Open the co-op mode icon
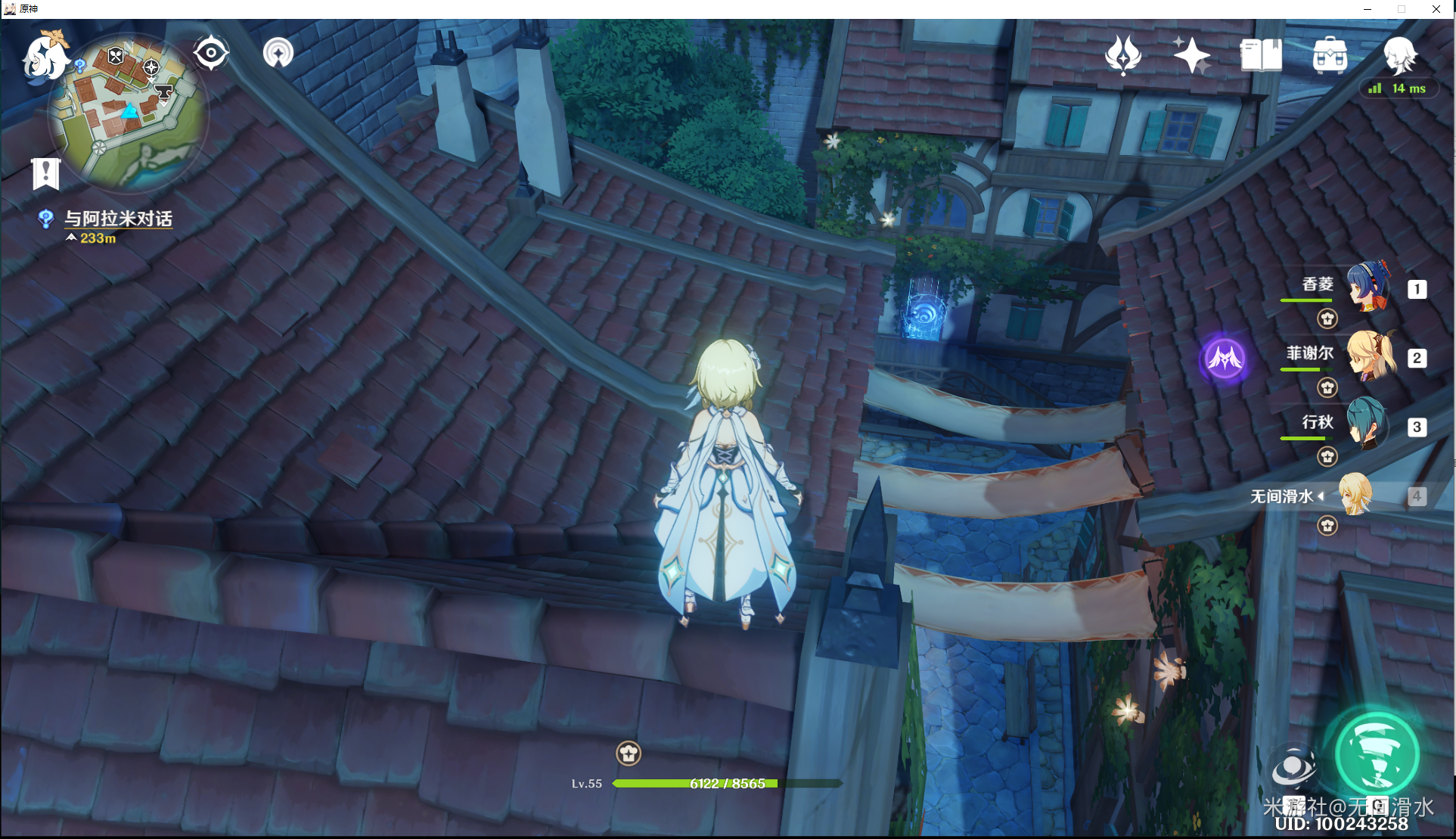Image resolution: width=1456 pixels, height=839 pixels. coord(278,54)
